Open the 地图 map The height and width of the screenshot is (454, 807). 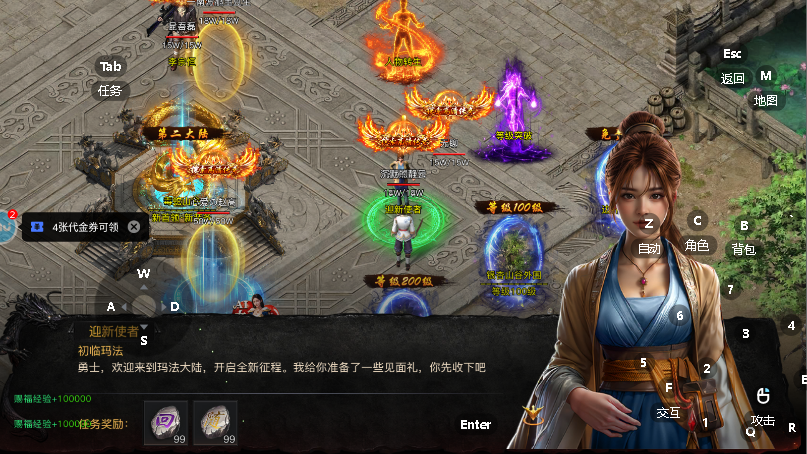[x=765, y=100]
